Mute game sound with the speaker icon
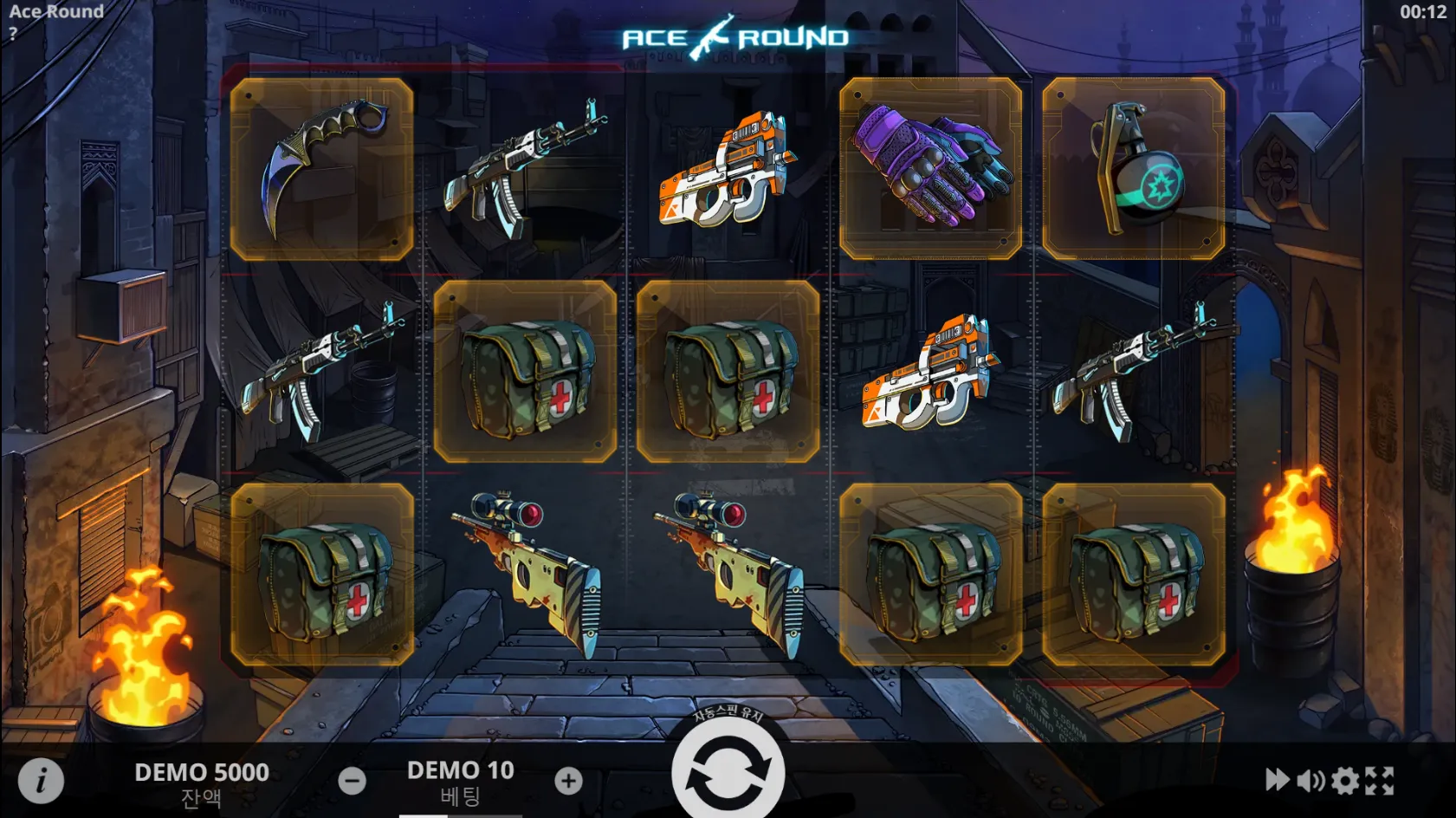1456x818 pixels. click(x=1310, y=781)
